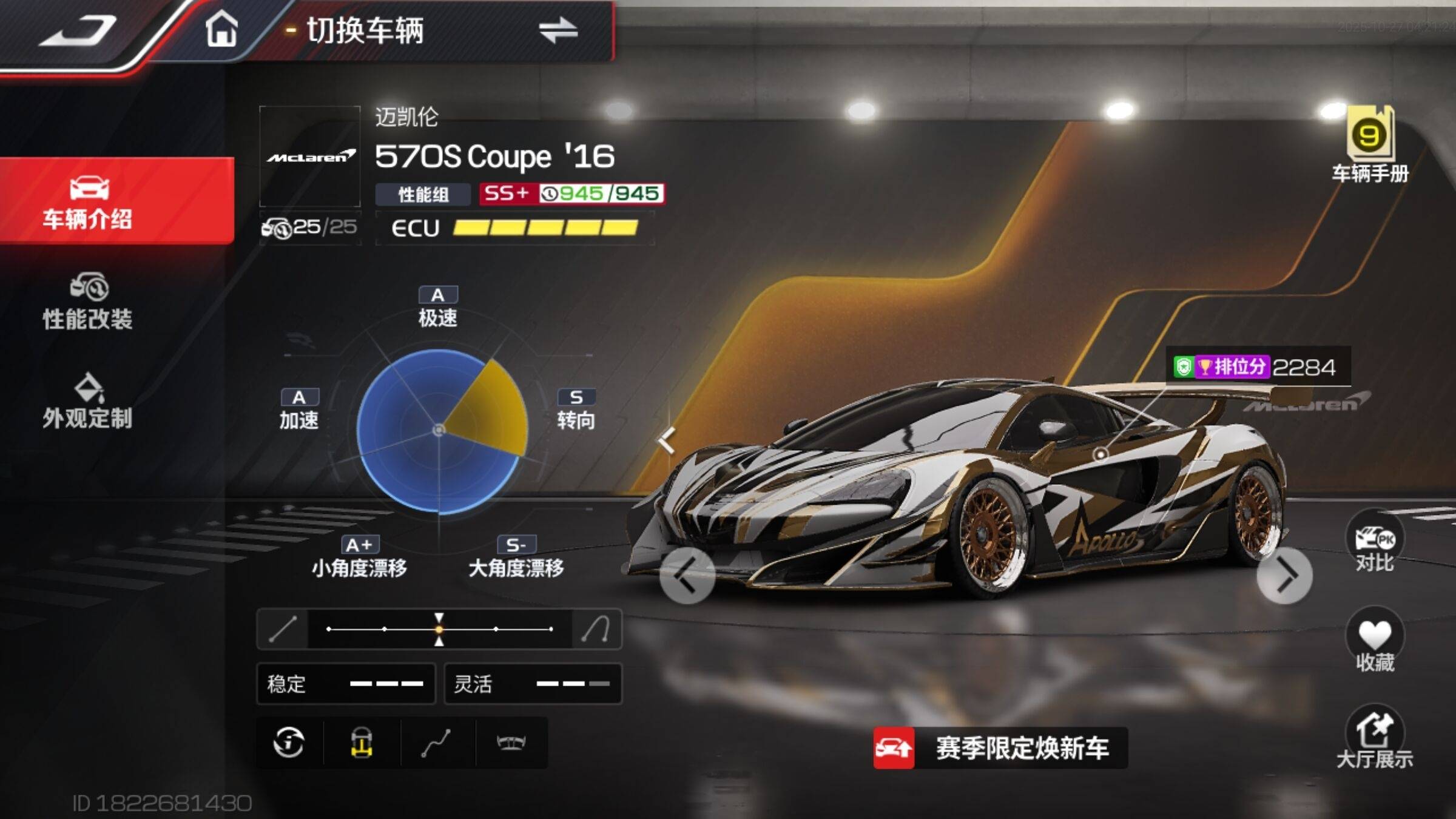Add car to favorites with 收藏
The width and height of the screenshot is (1456, 819).
pyautogui.click(x=1375, y=642)
